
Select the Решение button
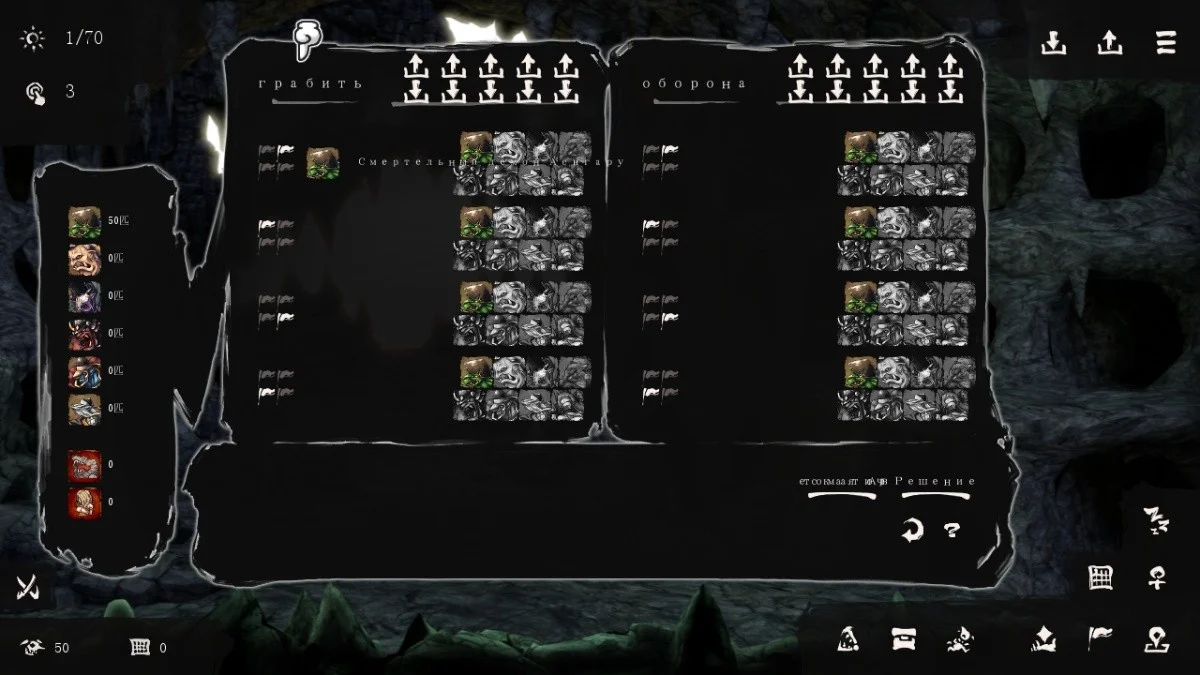(x=937, y=482)
